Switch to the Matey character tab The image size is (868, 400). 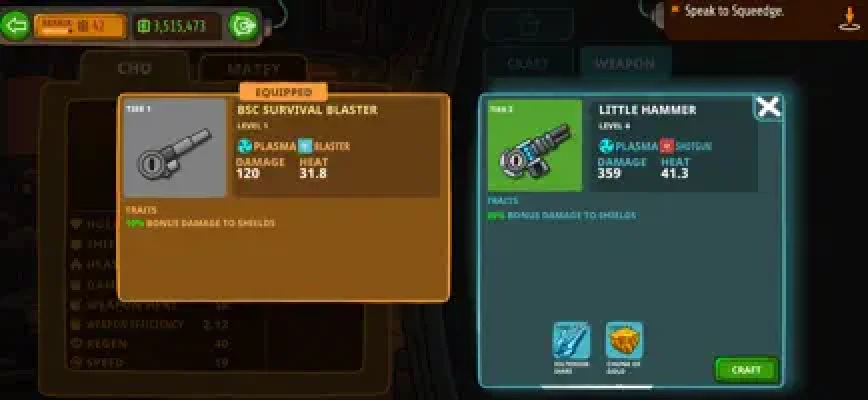pyautogui.click(x=251, y=70)
